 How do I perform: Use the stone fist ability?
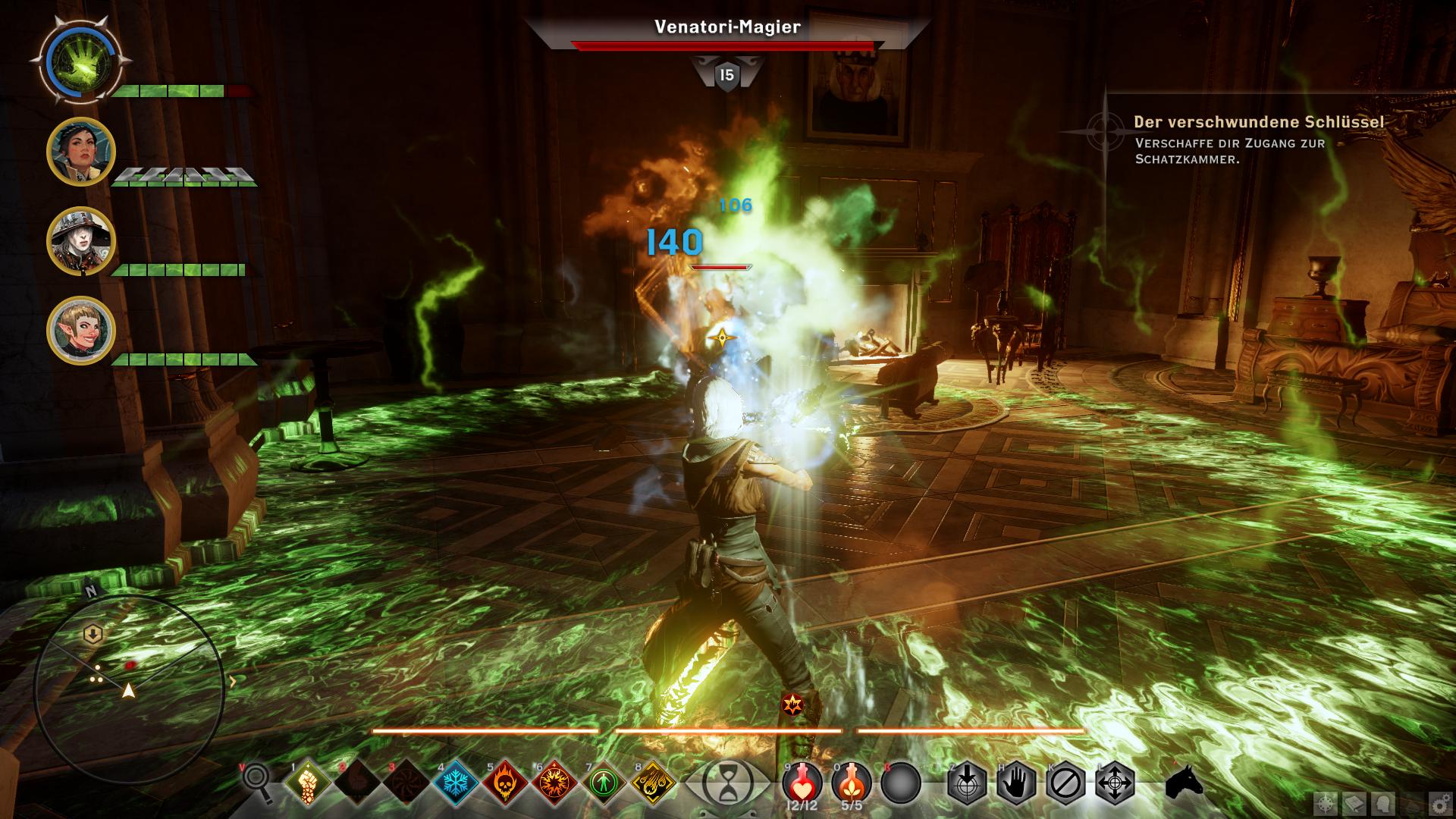tap(307, 782)
